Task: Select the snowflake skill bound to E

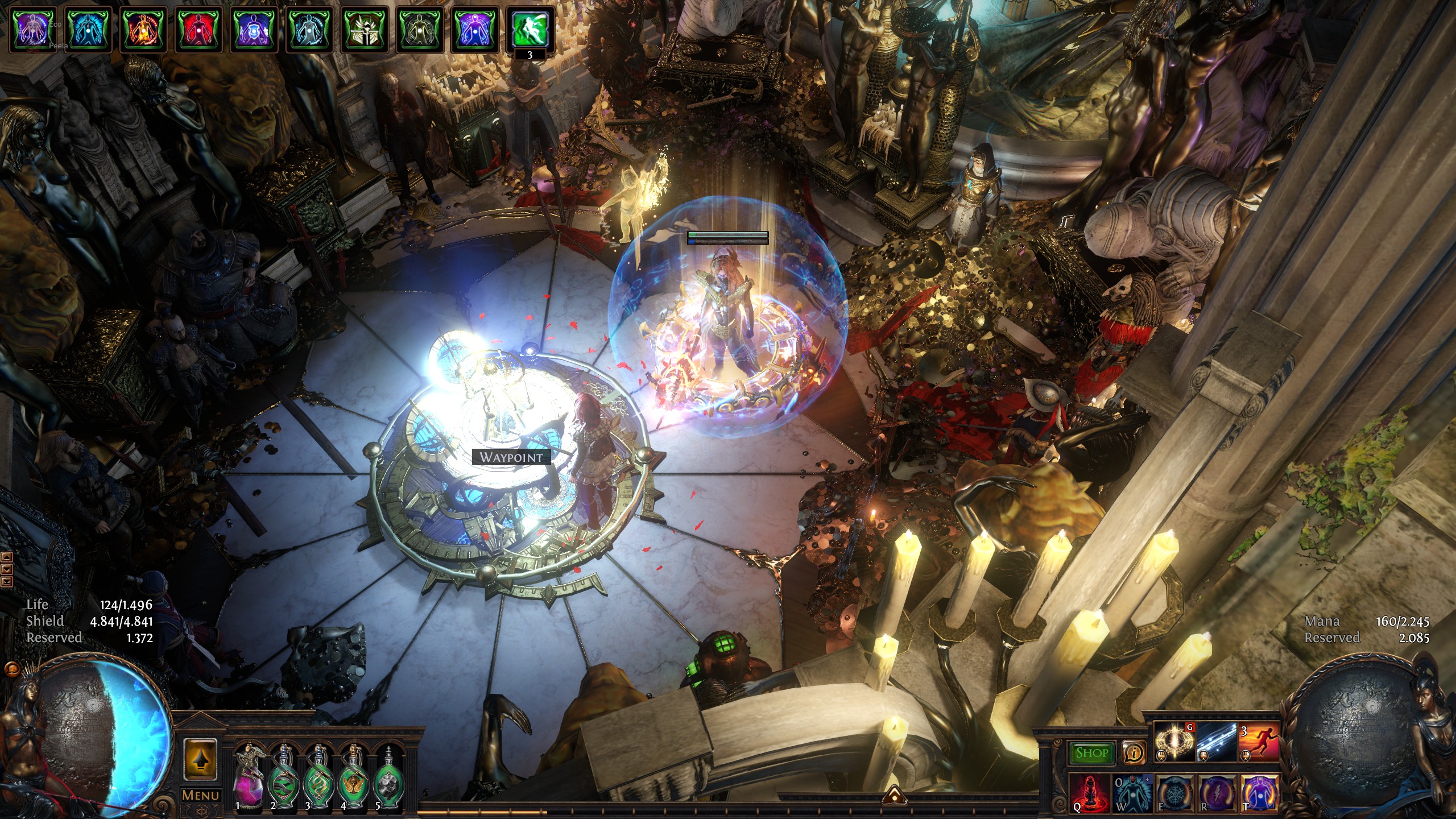Action: click(x=1174, y=791)
